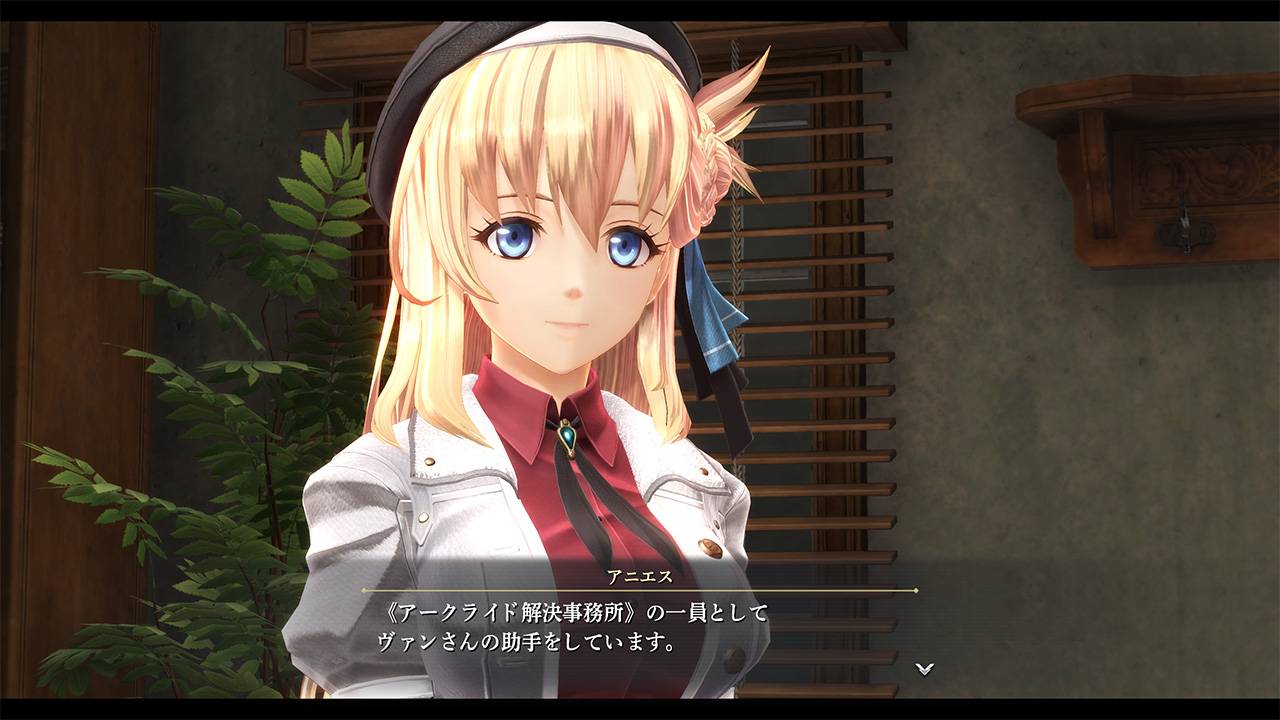Advance dialogue with the down-arrow indicator

[925, 668]
